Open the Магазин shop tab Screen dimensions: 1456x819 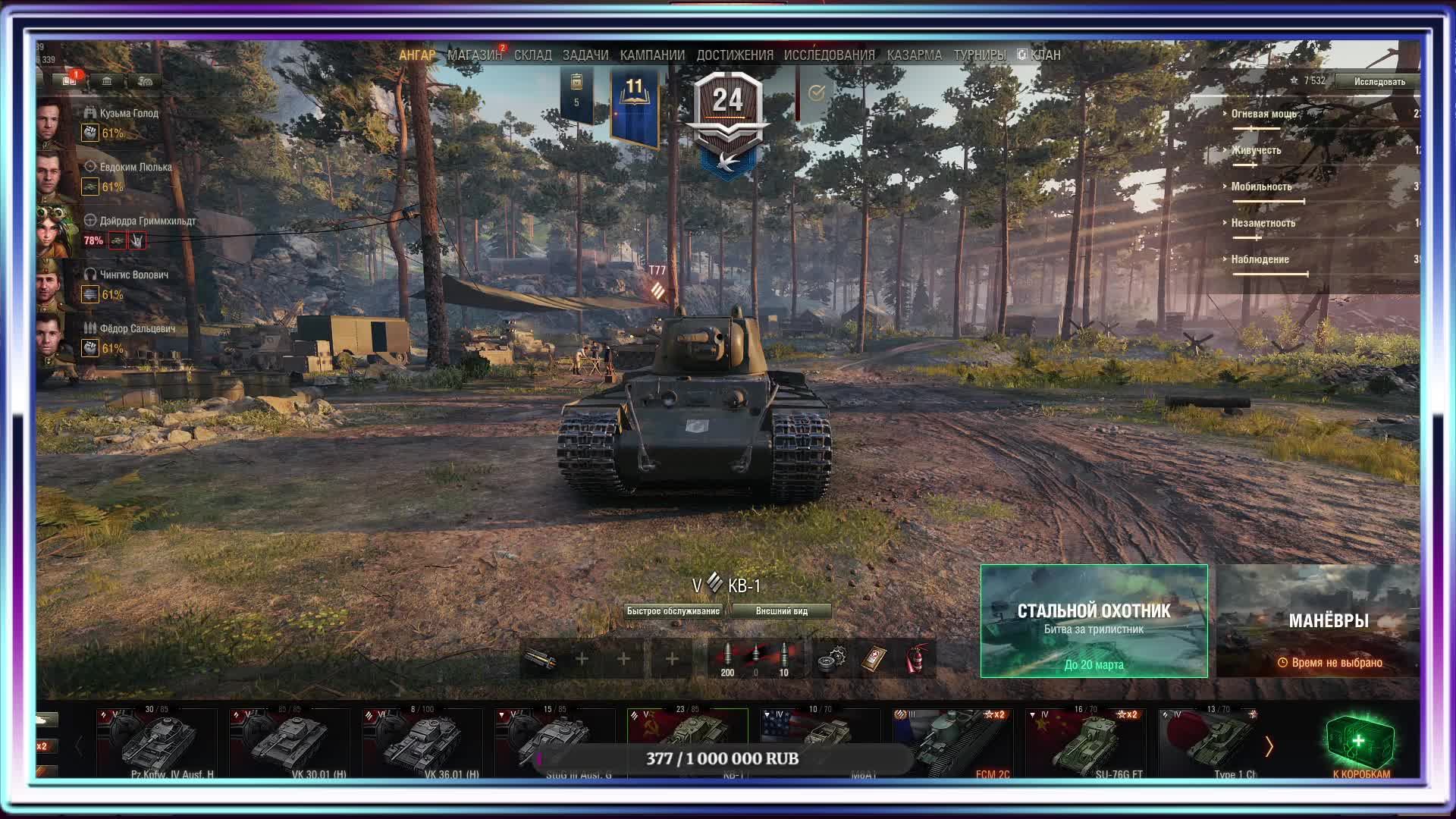coord(474,55)
